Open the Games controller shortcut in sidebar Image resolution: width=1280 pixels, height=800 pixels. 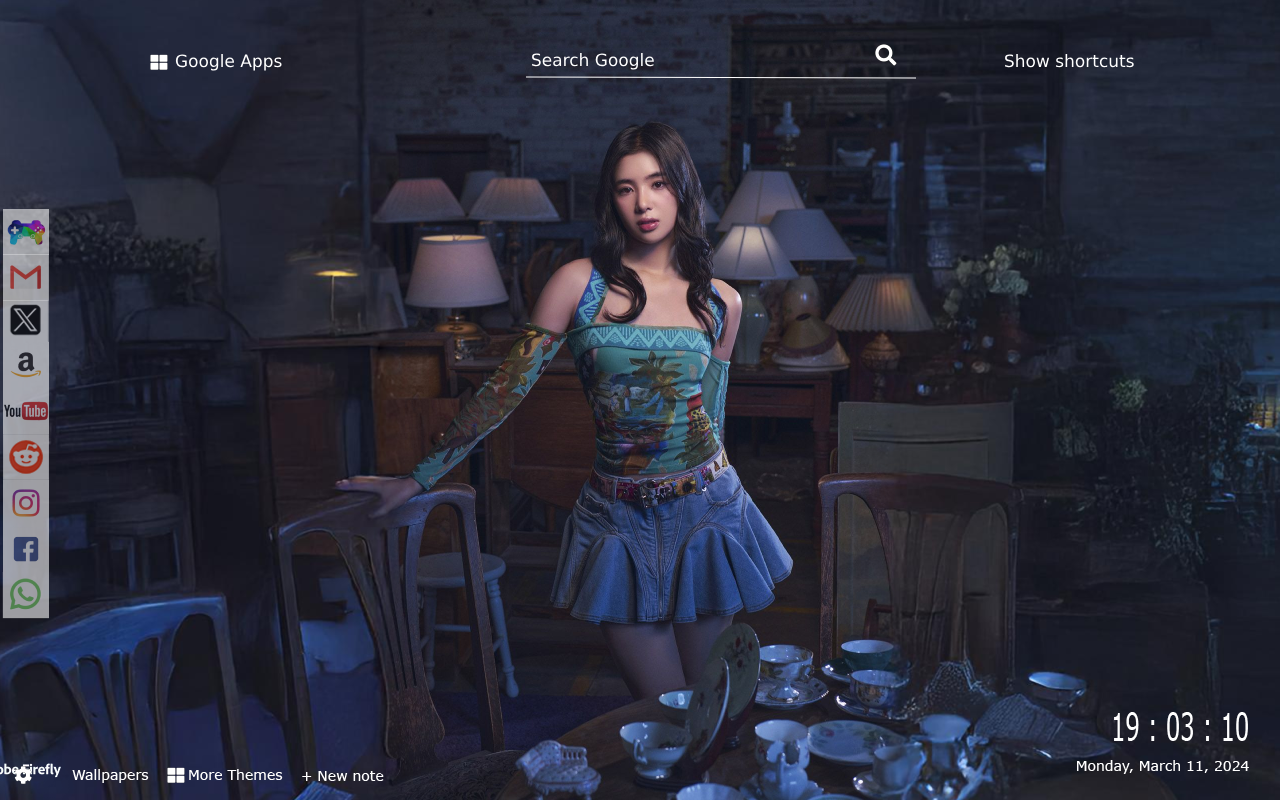tap(25, 232)
